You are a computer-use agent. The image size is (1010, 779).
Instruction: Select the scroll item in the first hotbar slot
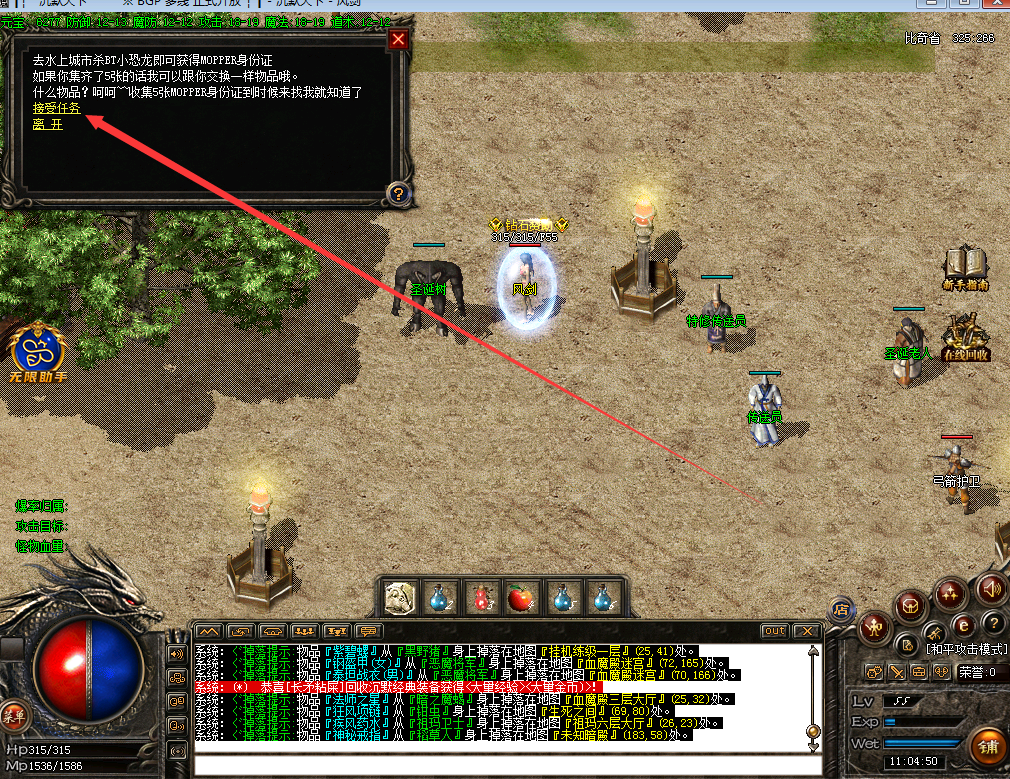pyautogui.click(x=401, y=598)
